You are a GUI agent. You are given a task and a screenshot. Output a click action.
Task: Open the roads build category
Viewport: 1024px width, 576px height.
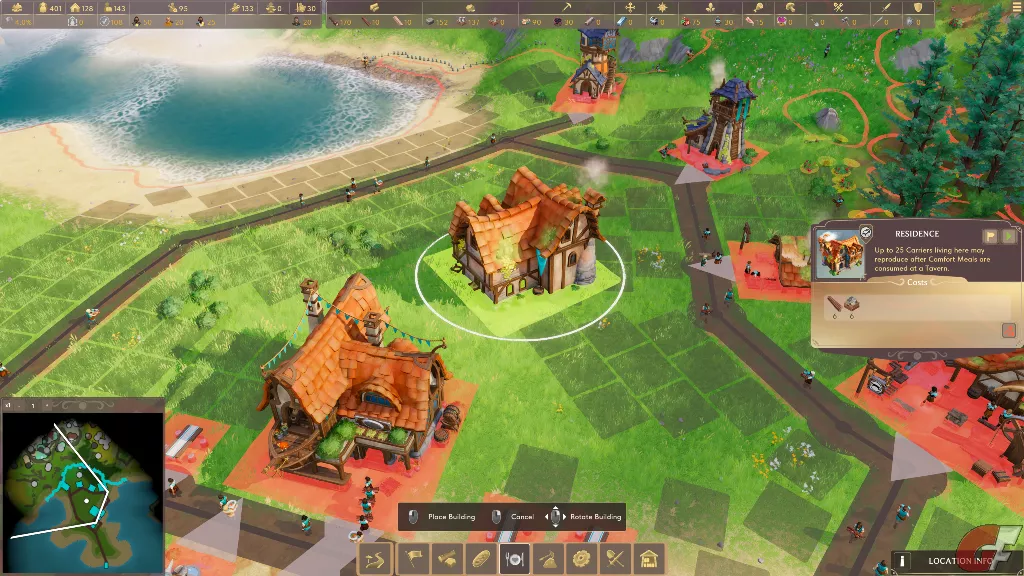click(376, 558)
